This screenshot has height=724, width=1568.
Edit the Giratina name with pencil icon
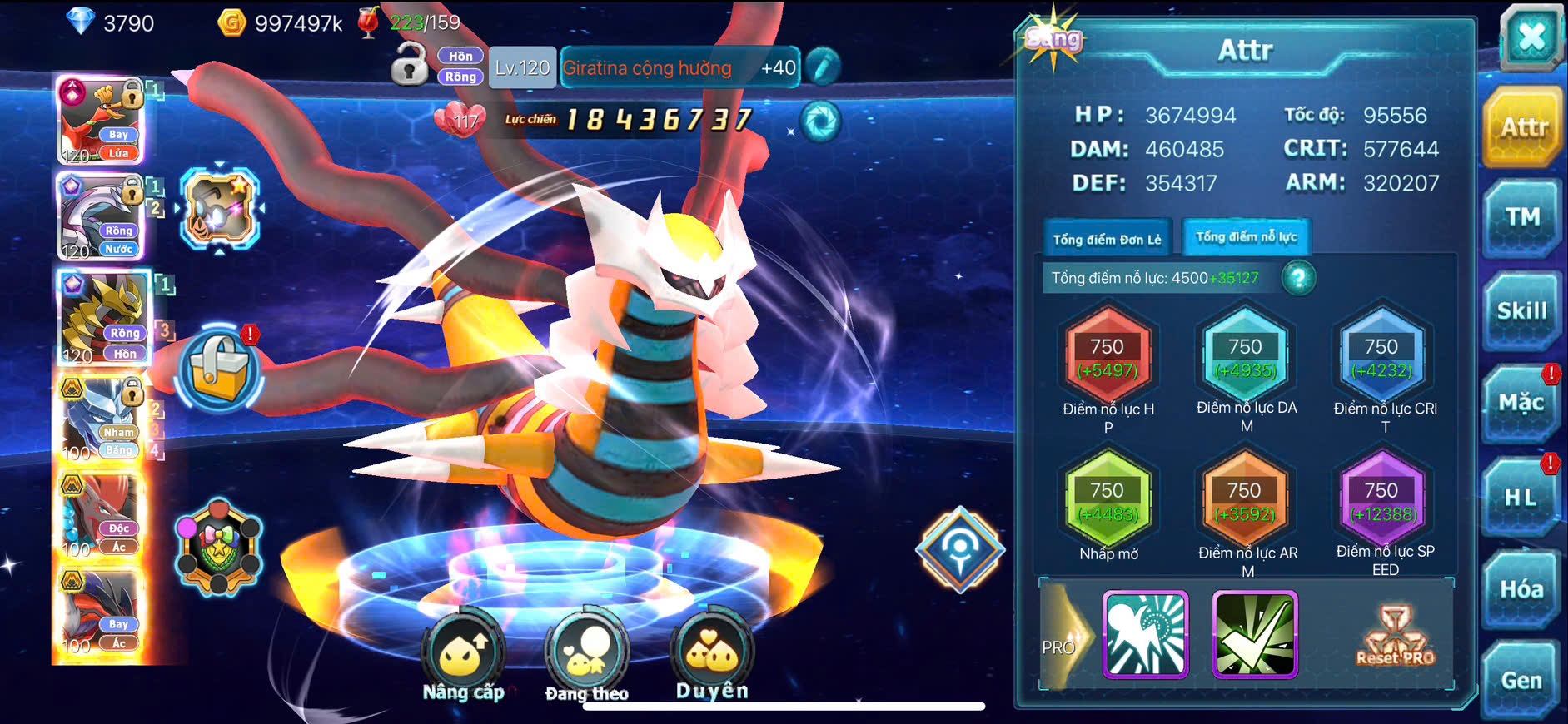[x=823, y=67]
